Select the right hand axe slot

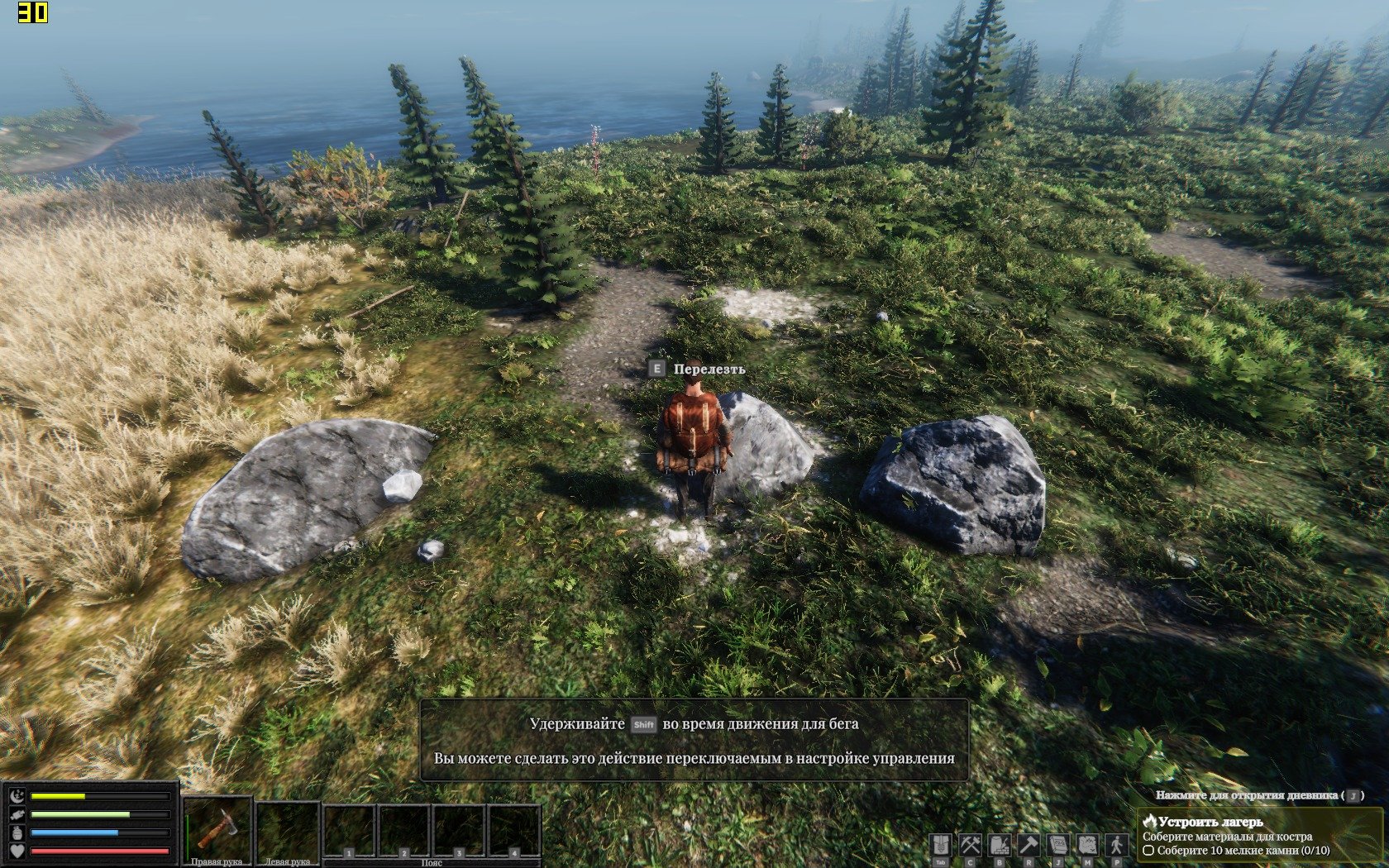217,828
